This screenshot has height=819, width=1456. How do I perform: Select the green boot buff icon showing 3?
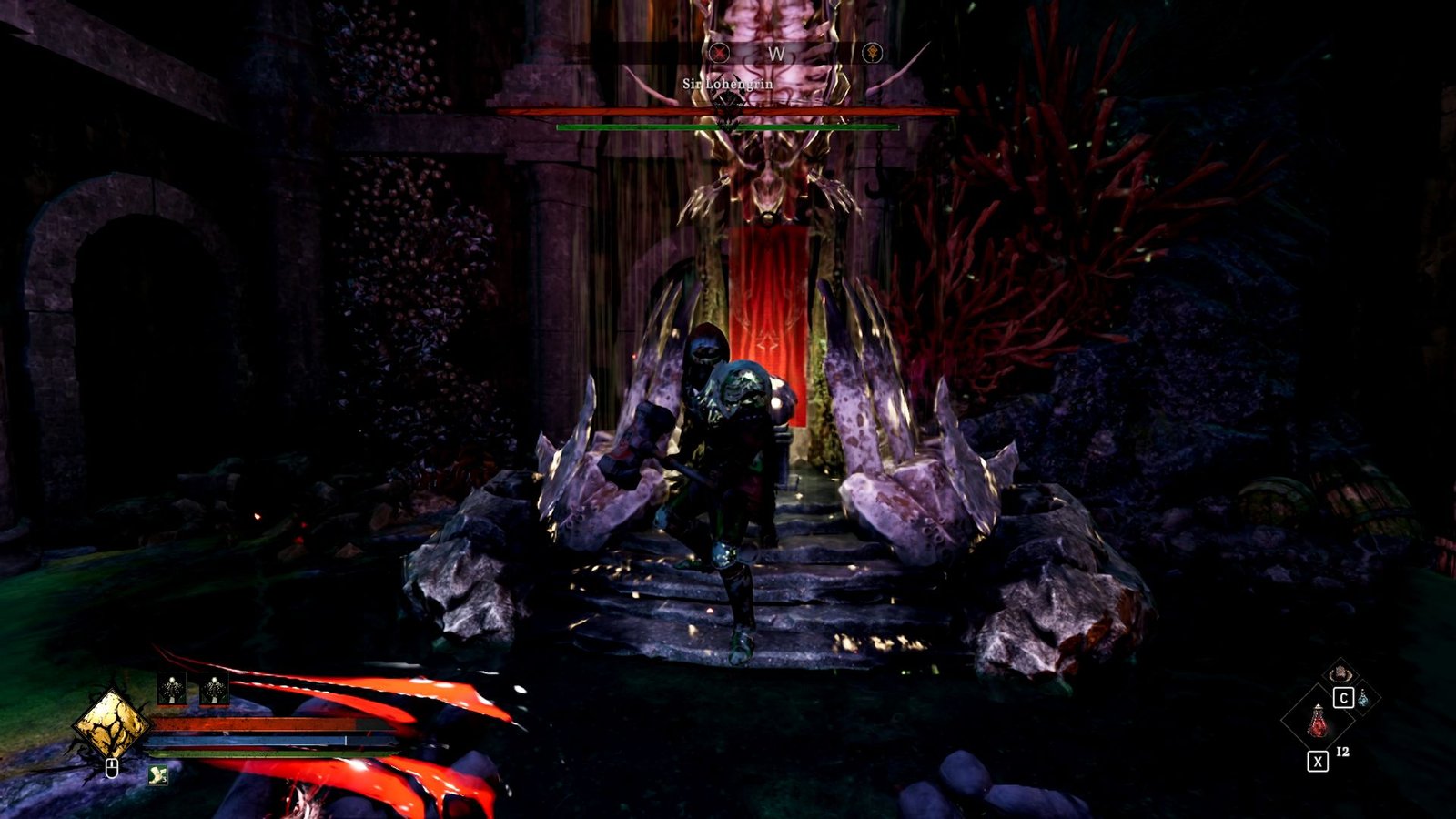[x=157, y=774]
